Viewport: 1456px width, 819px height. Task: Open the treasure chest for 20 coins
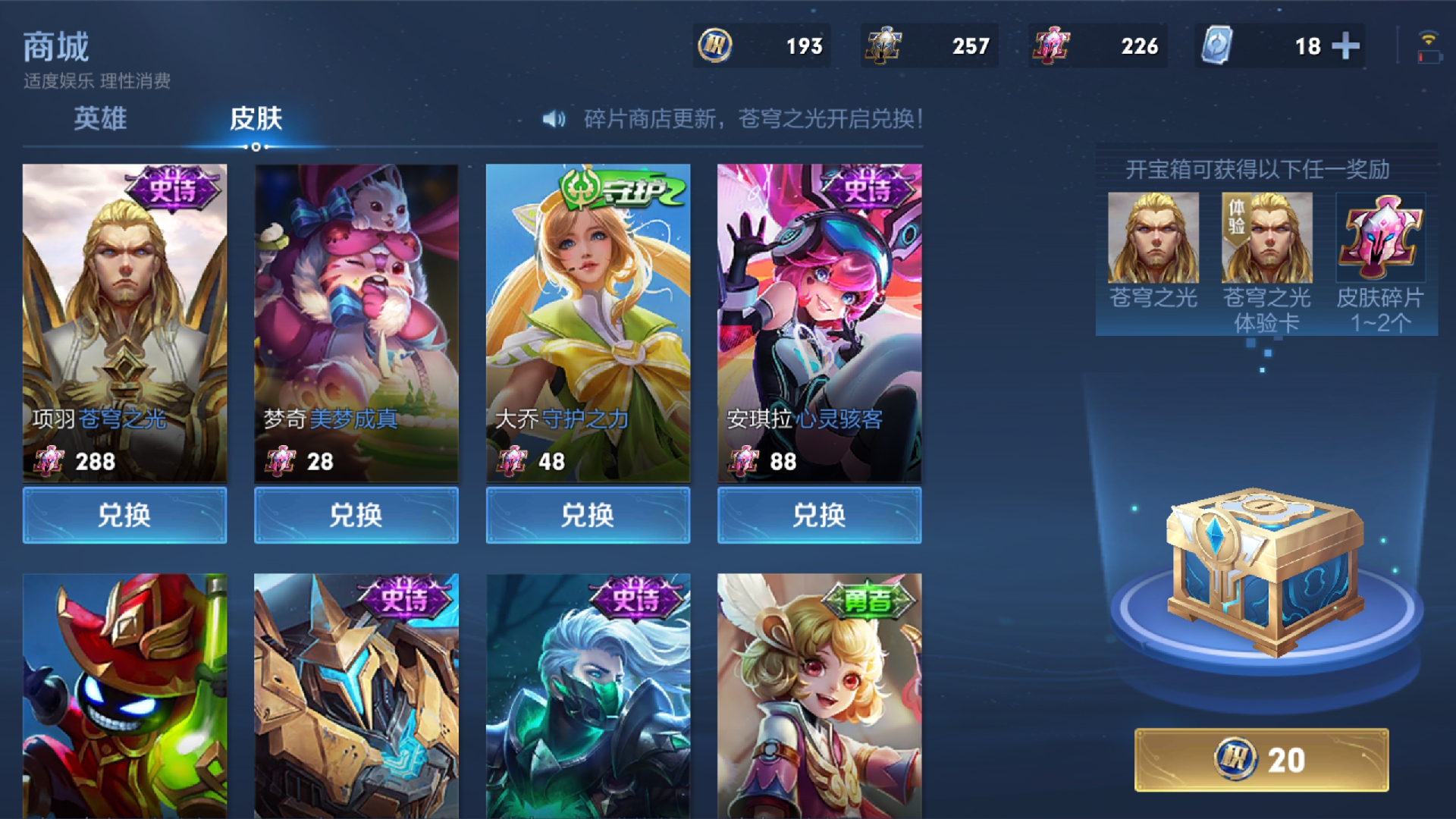click(x=1261, y=760)
